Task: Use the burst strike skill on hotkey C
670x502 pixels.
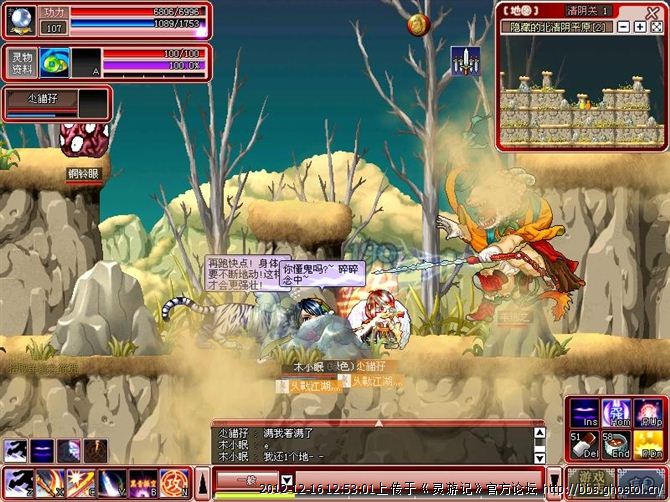Action: click(80, 483)
